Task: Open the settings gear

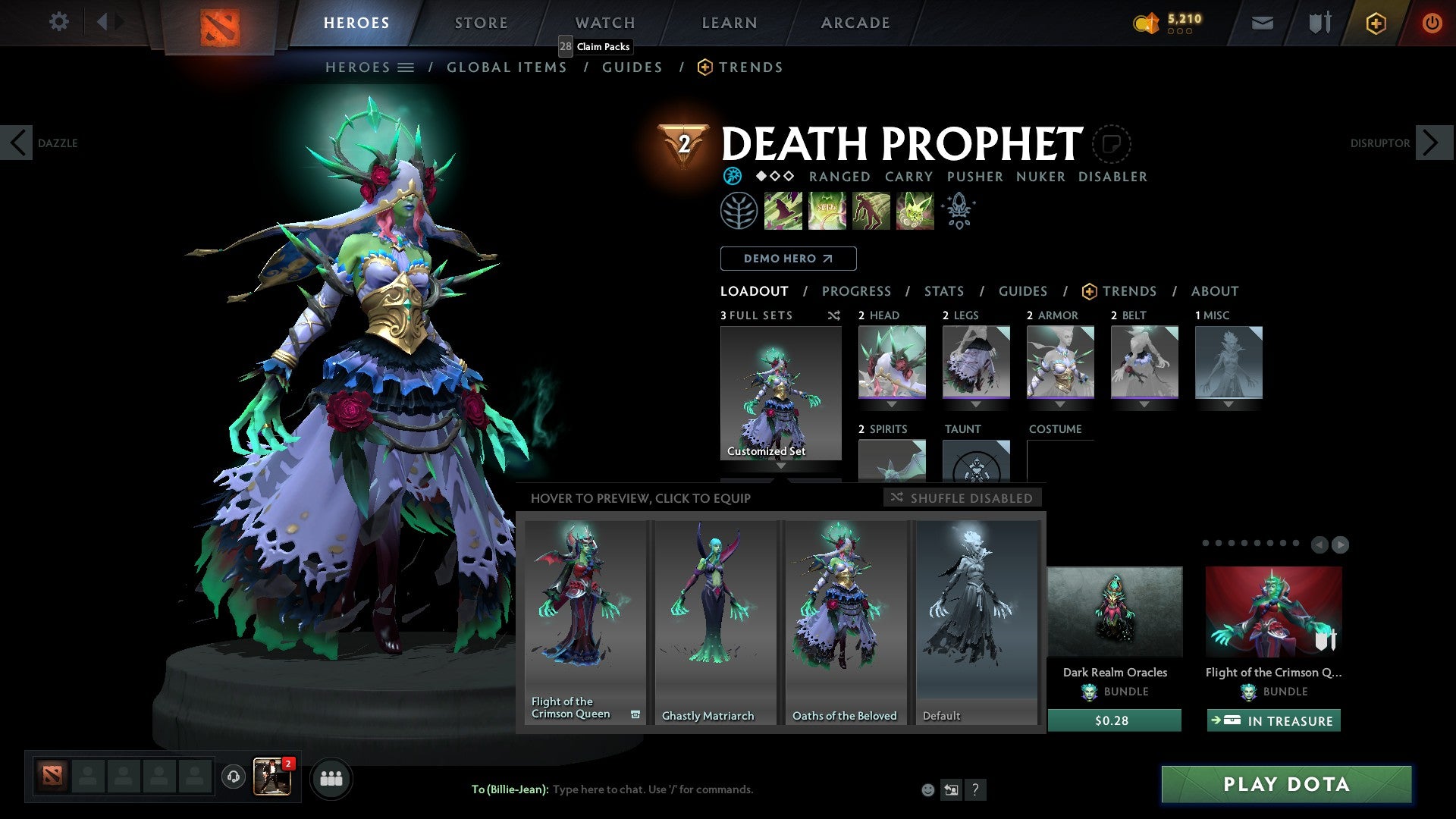Action: (59, 22)
